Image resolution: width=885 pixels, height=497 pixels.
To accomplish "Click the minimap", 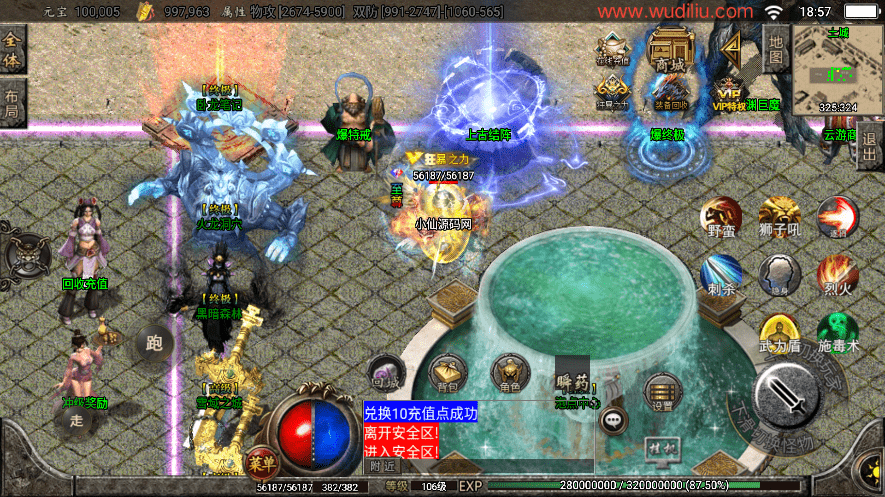I will [x=835, y=65].
